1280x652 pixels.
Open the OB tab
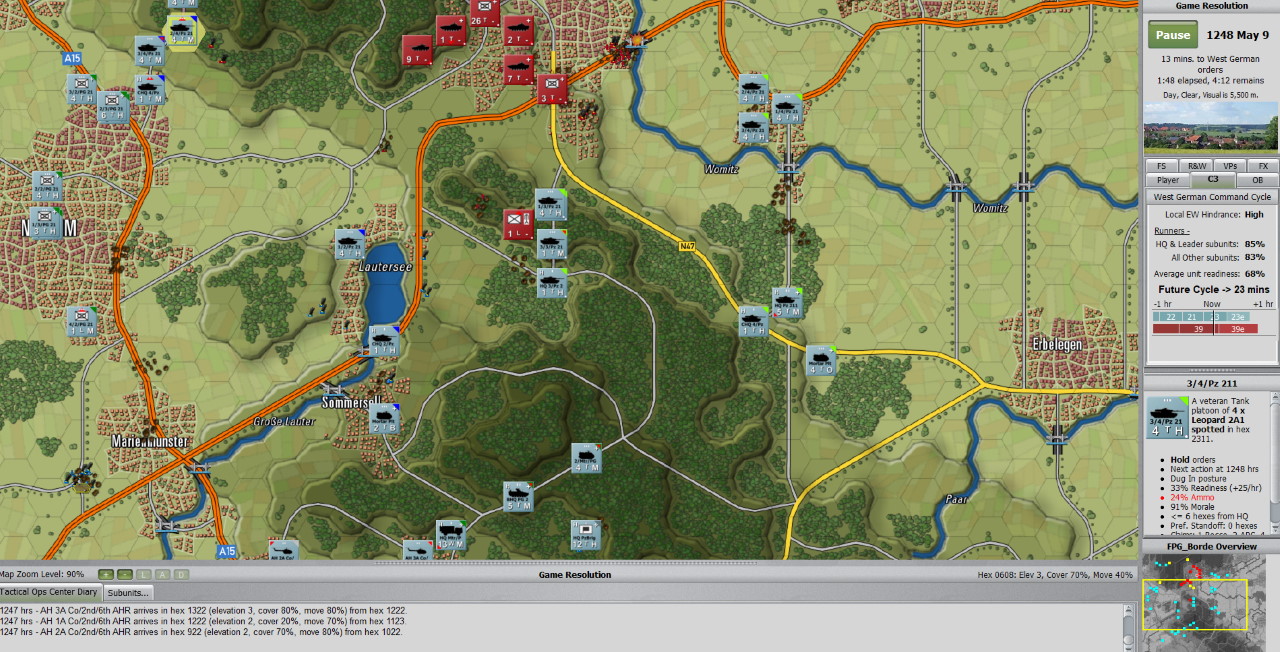click(1257, 180)
